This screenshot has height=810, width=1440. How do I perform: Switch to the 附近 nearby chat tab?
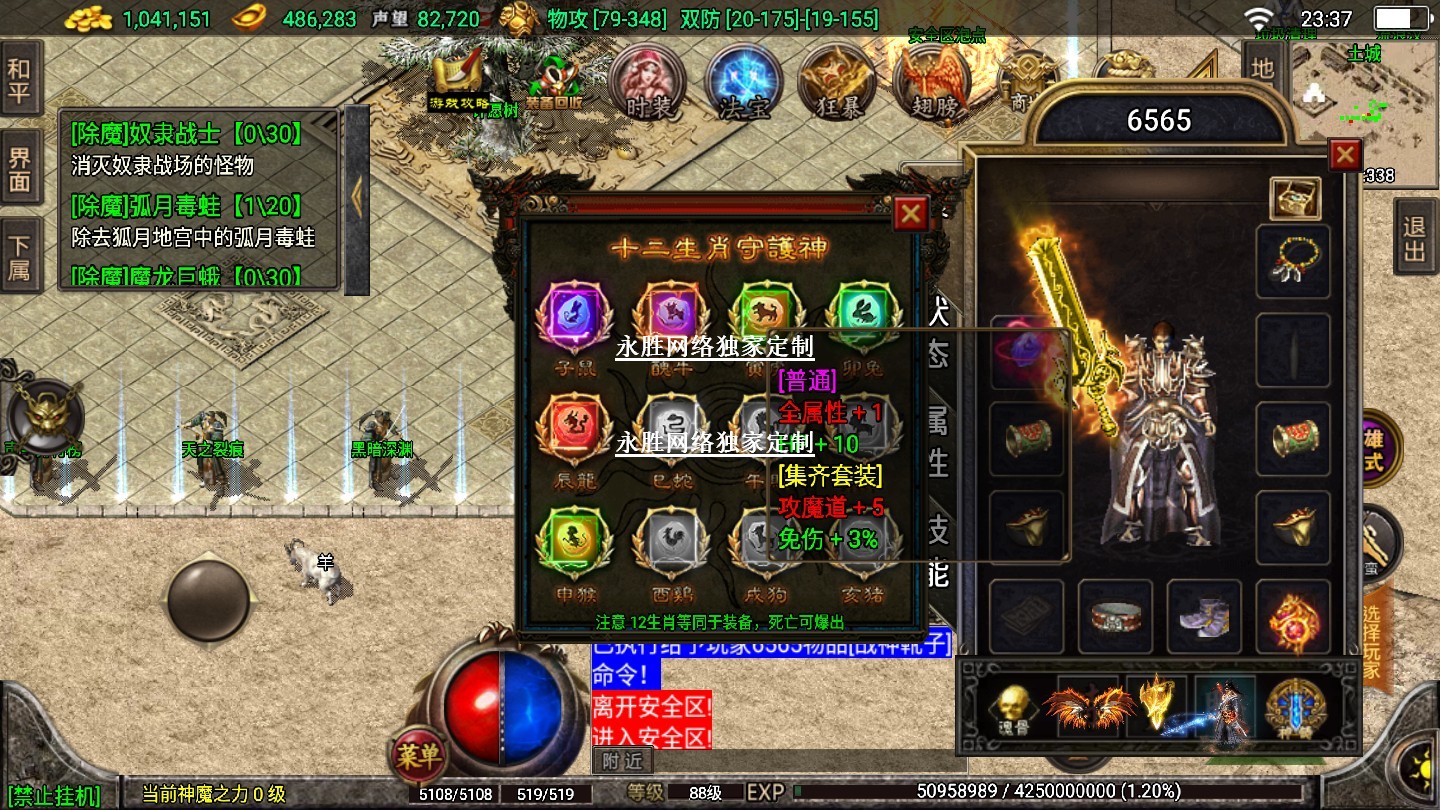[623, 761]
